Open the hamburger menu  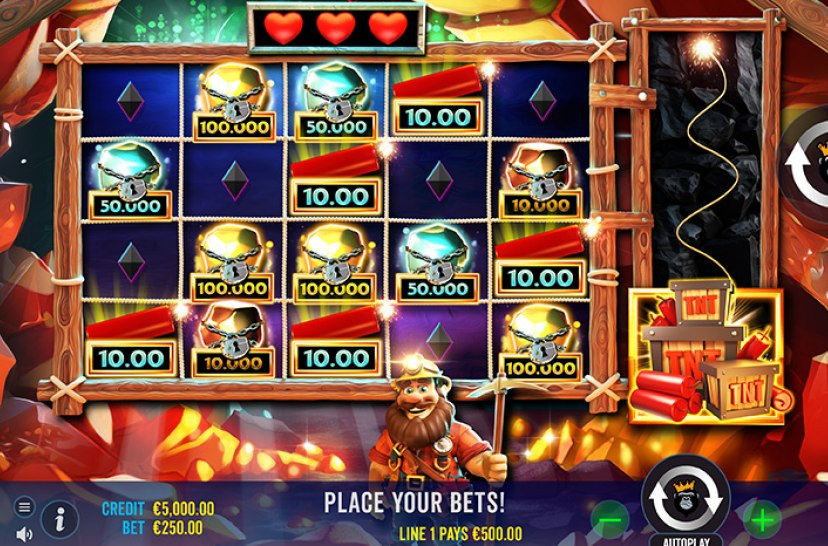point(24,506)
